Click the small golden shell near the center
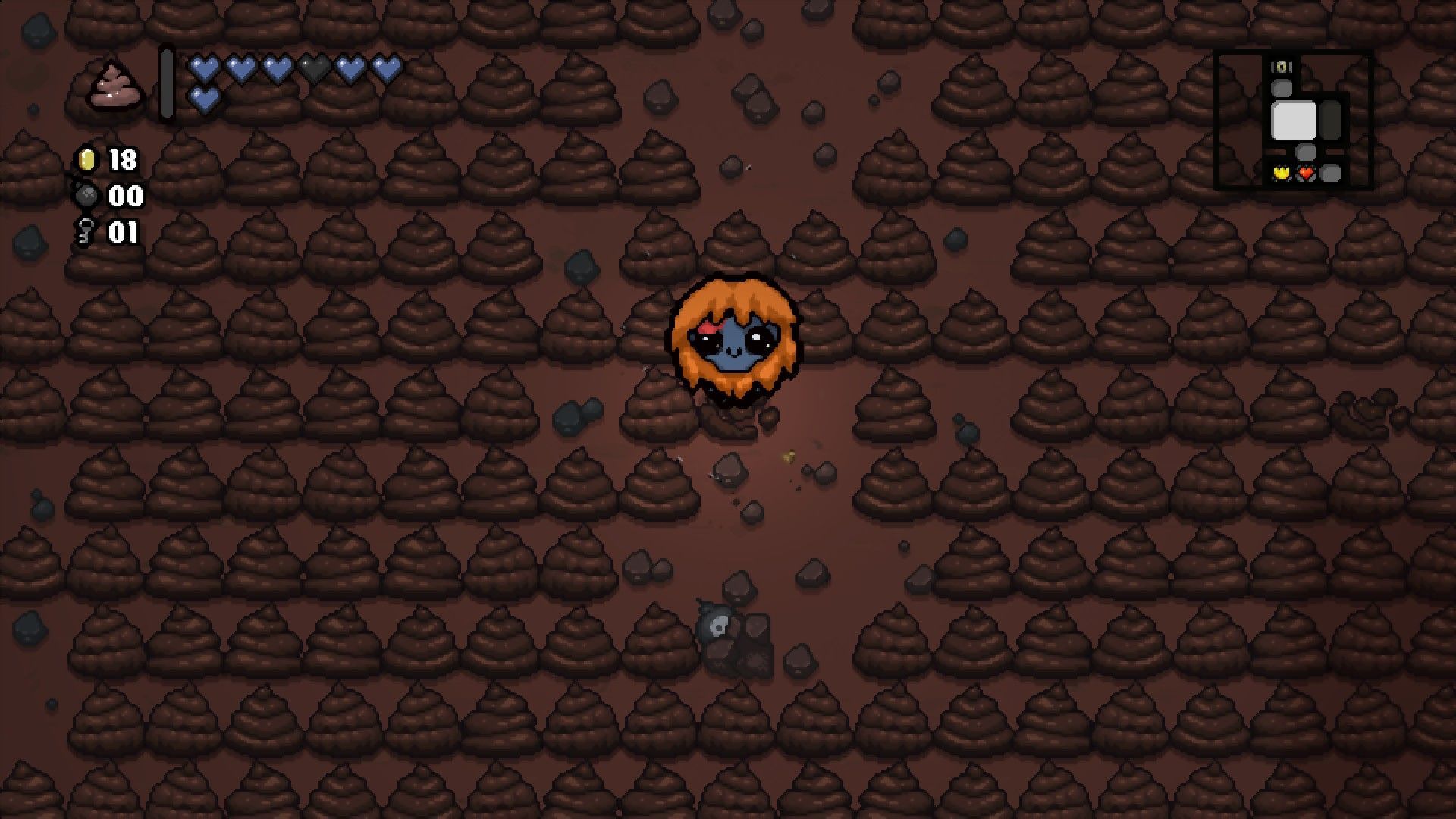The image size is (1456, 819). click(x=789, y=455)
